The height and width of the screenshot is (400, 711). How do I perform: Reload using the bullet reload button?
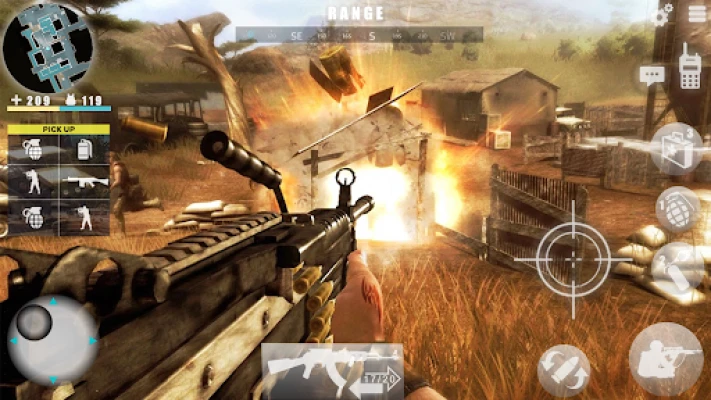coord(563,370)
